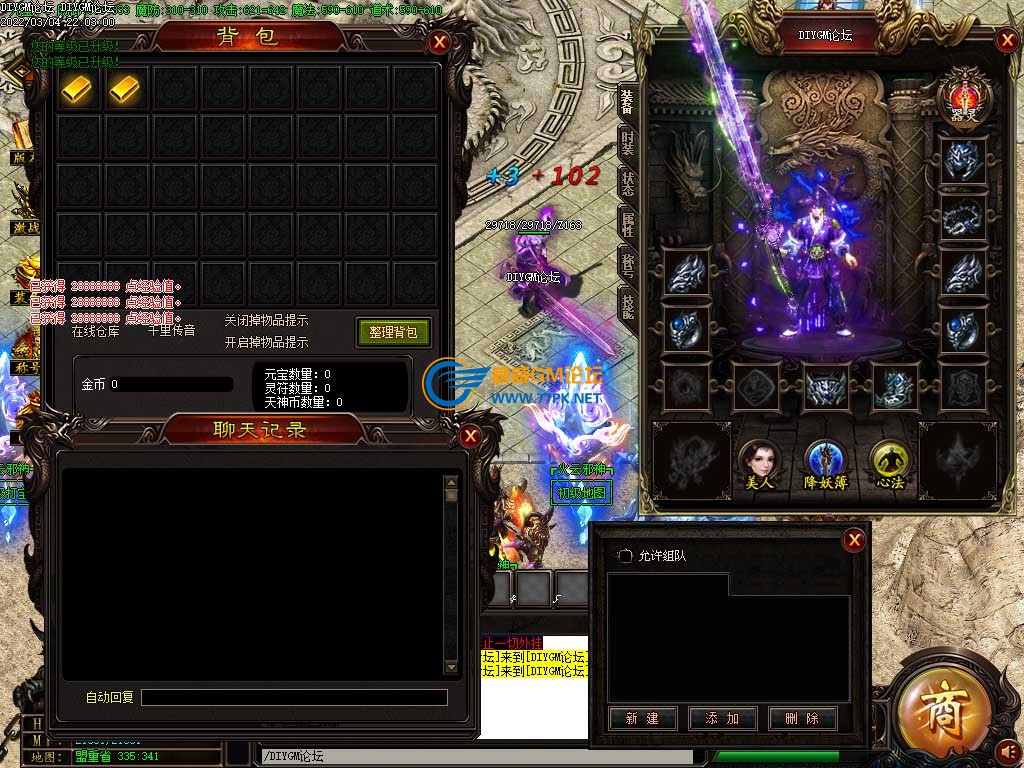The image size is (1024, 768).
Task: Open the 在线仓库 online warehouse
Action: pyautogui.click(x=96, y=331)
